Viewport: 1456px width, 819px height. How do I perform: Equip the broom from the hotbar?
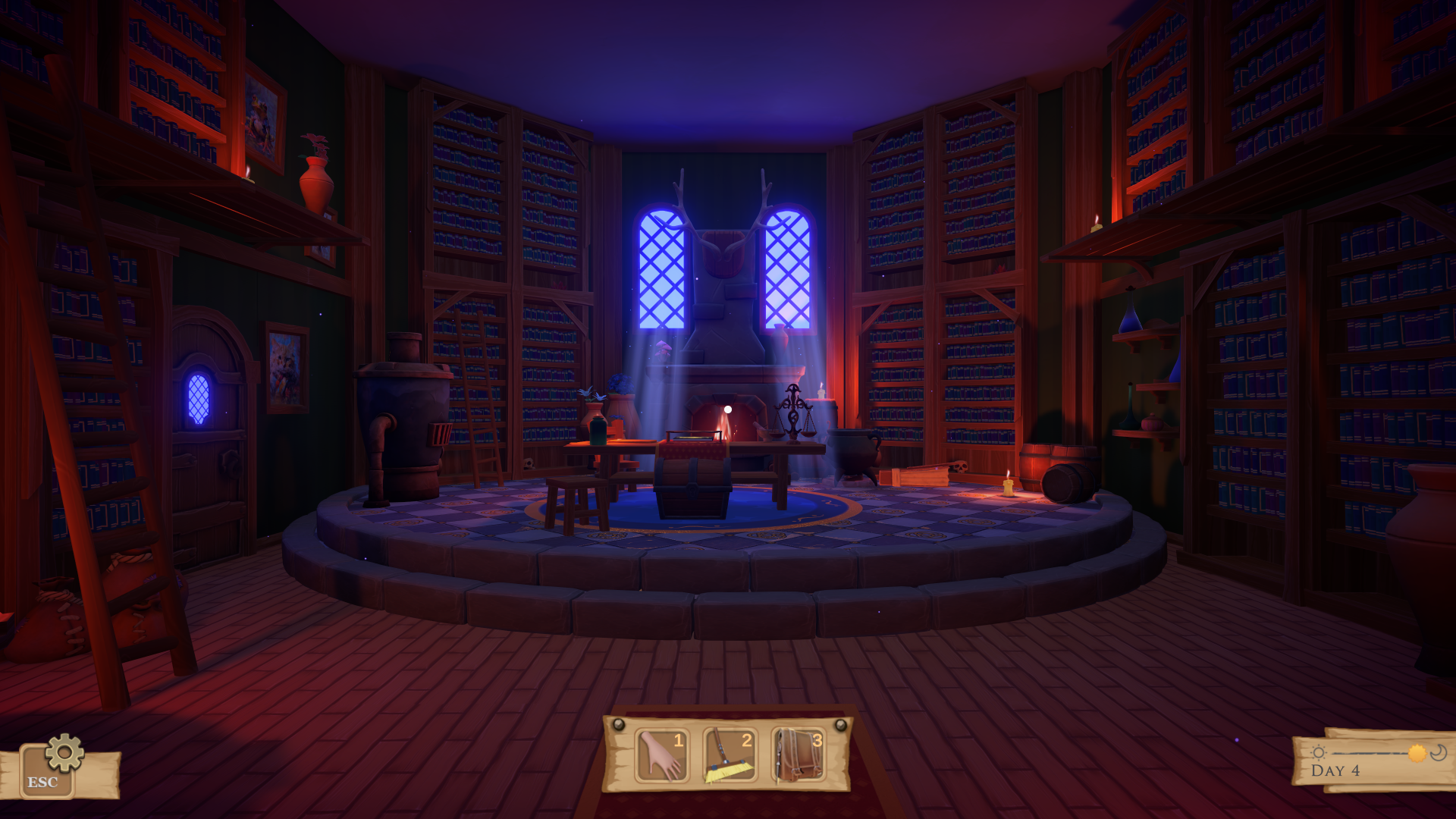[729, 755]
